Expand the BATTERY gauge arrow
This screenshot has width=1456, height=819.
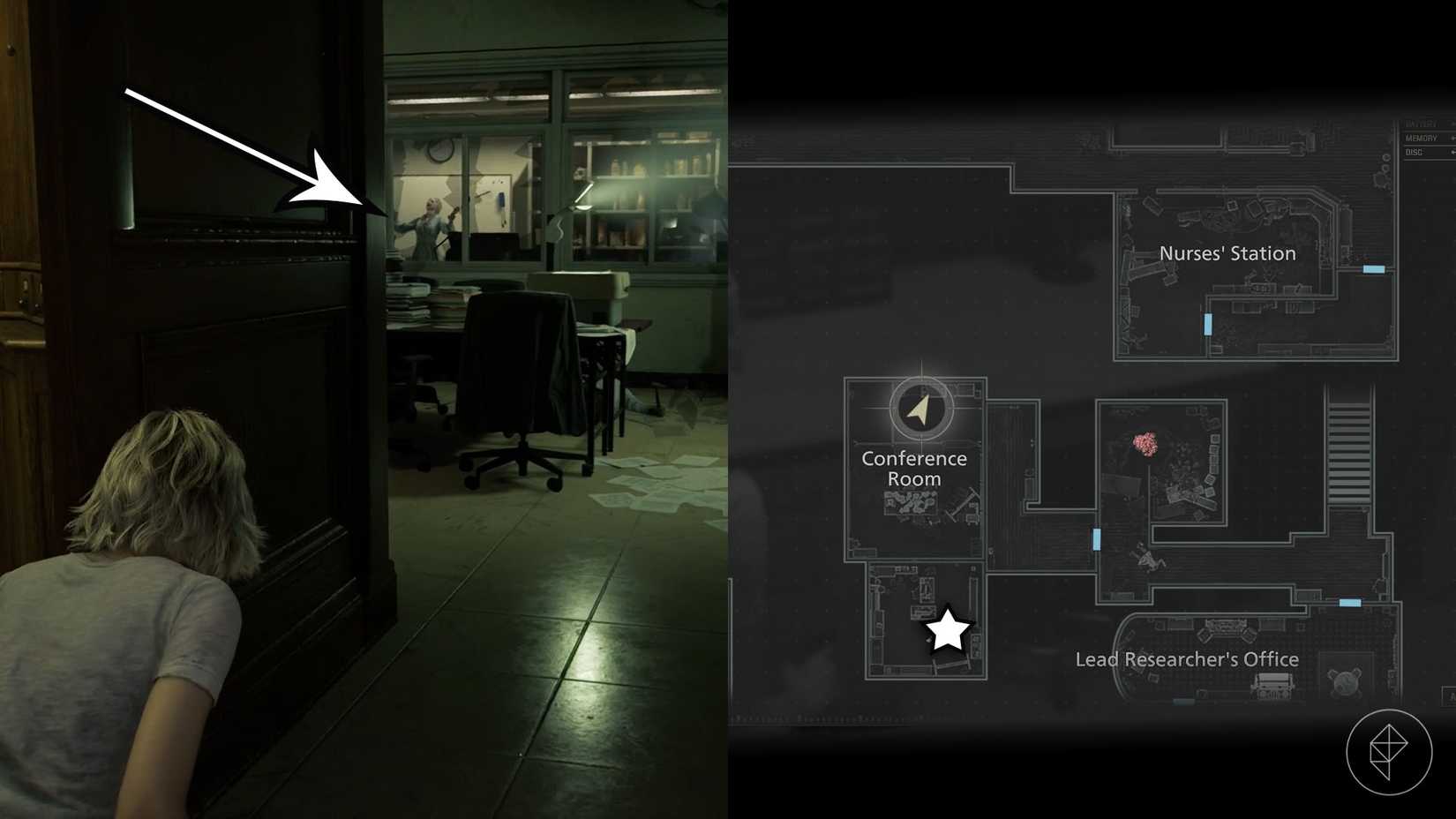(x=1452, y=124)
